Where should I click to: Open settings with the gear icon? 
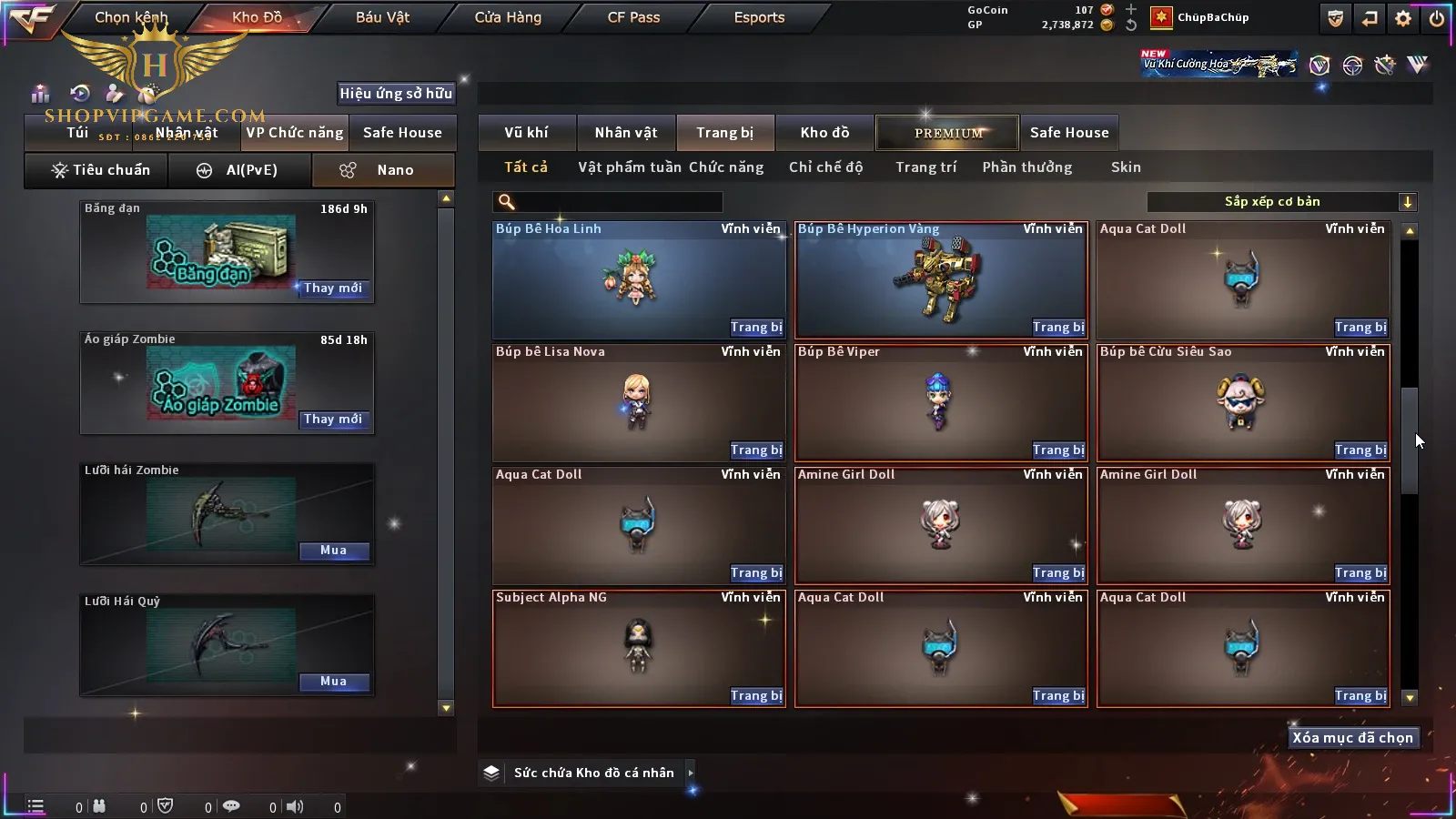click(1403, 18)
